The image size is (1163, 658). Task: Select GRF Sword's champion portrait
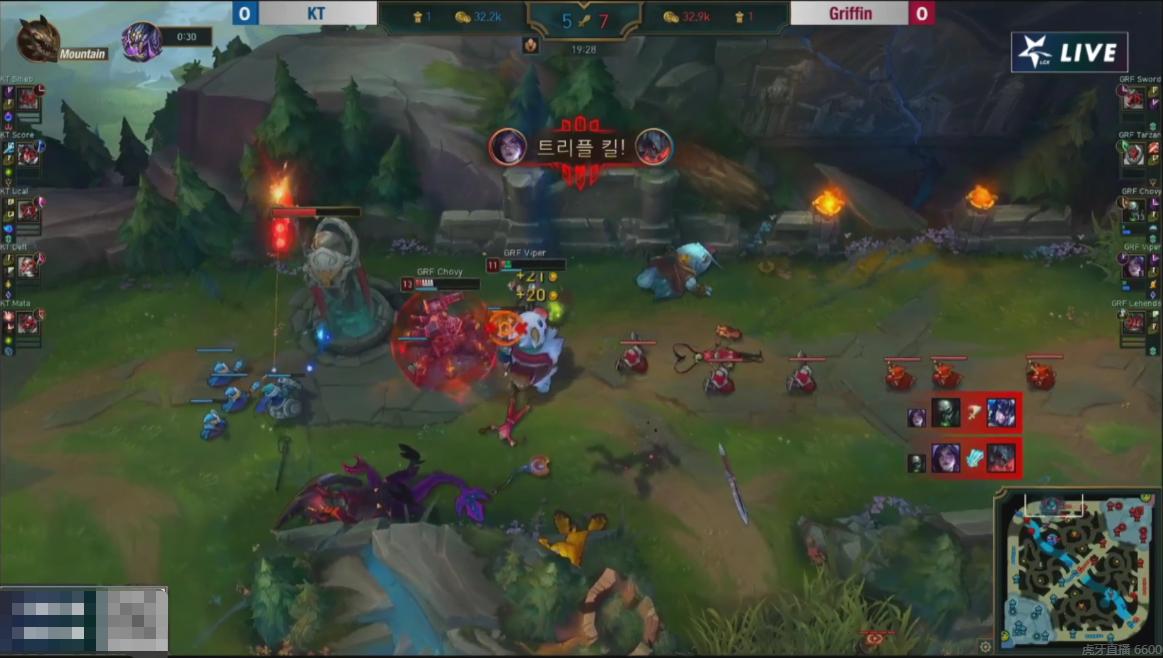click(x=1134, y=98)
